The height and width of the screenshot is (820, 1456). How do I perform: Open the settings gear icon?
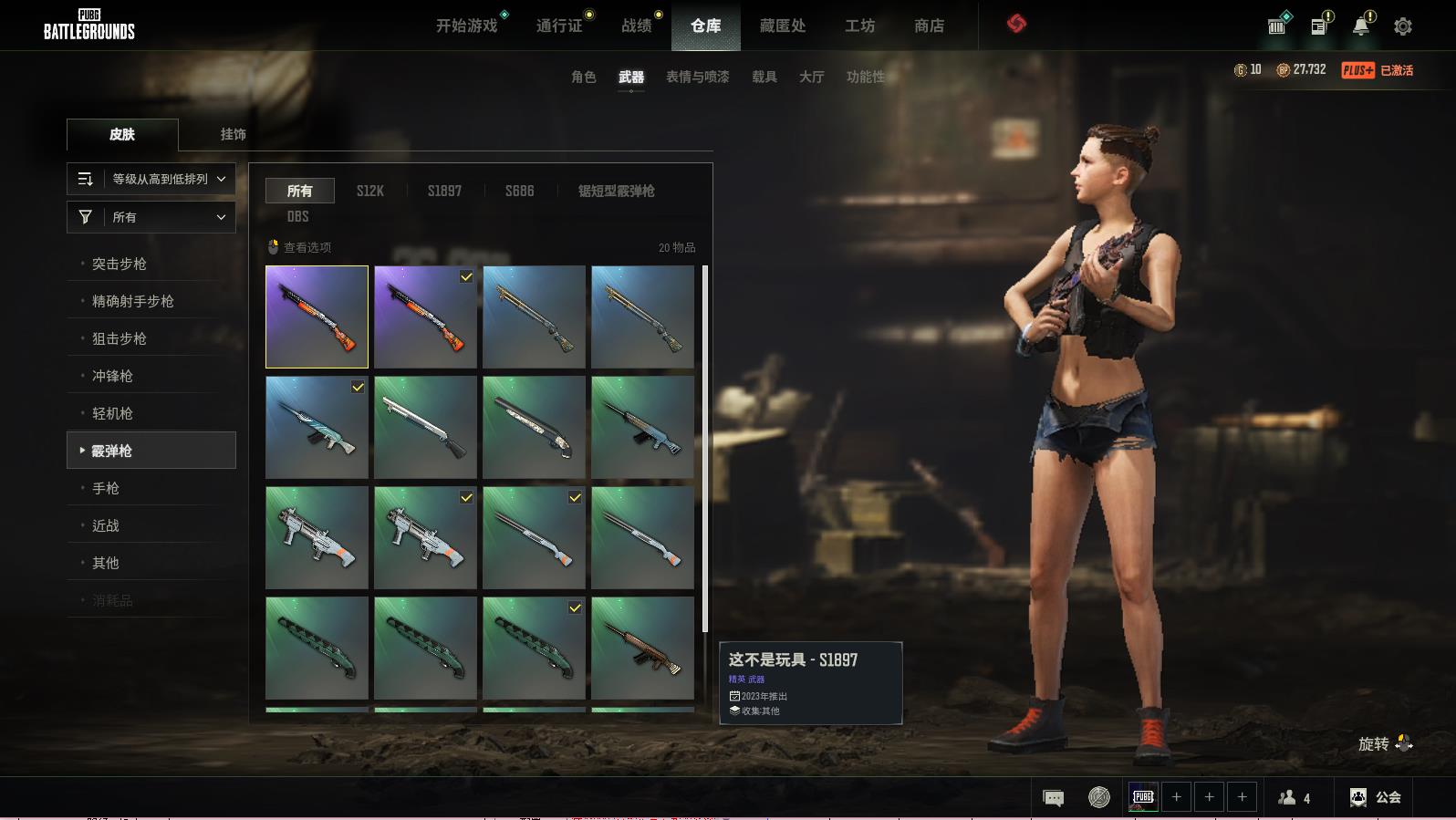tap(1403, 27)
